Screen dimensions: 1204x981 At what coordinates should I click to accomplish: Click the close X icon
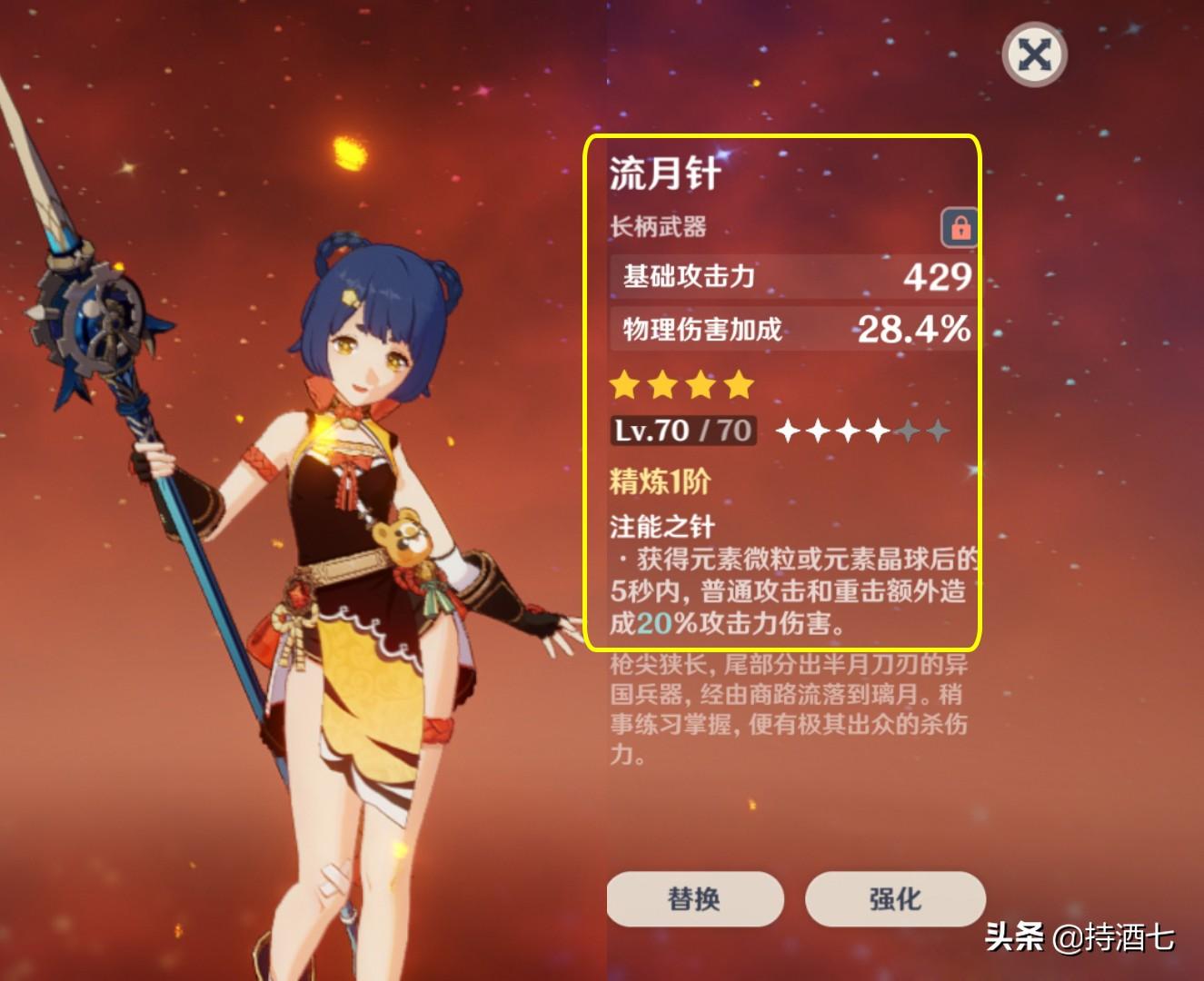[x=1033, y=54]
